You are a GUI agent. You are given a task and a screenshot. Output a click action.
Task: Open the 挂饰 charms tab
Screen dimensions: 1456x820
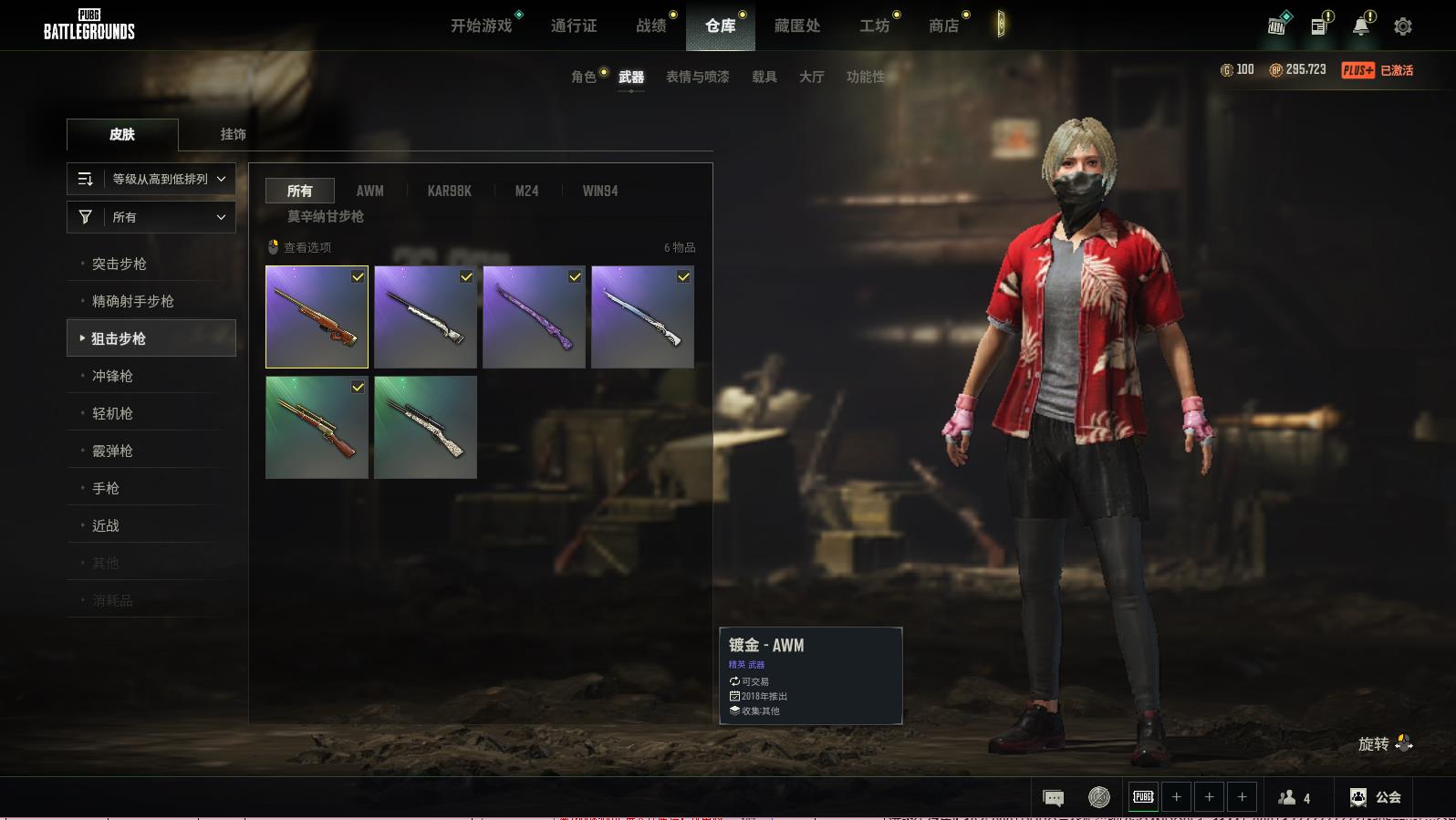(x=233, y=134)
